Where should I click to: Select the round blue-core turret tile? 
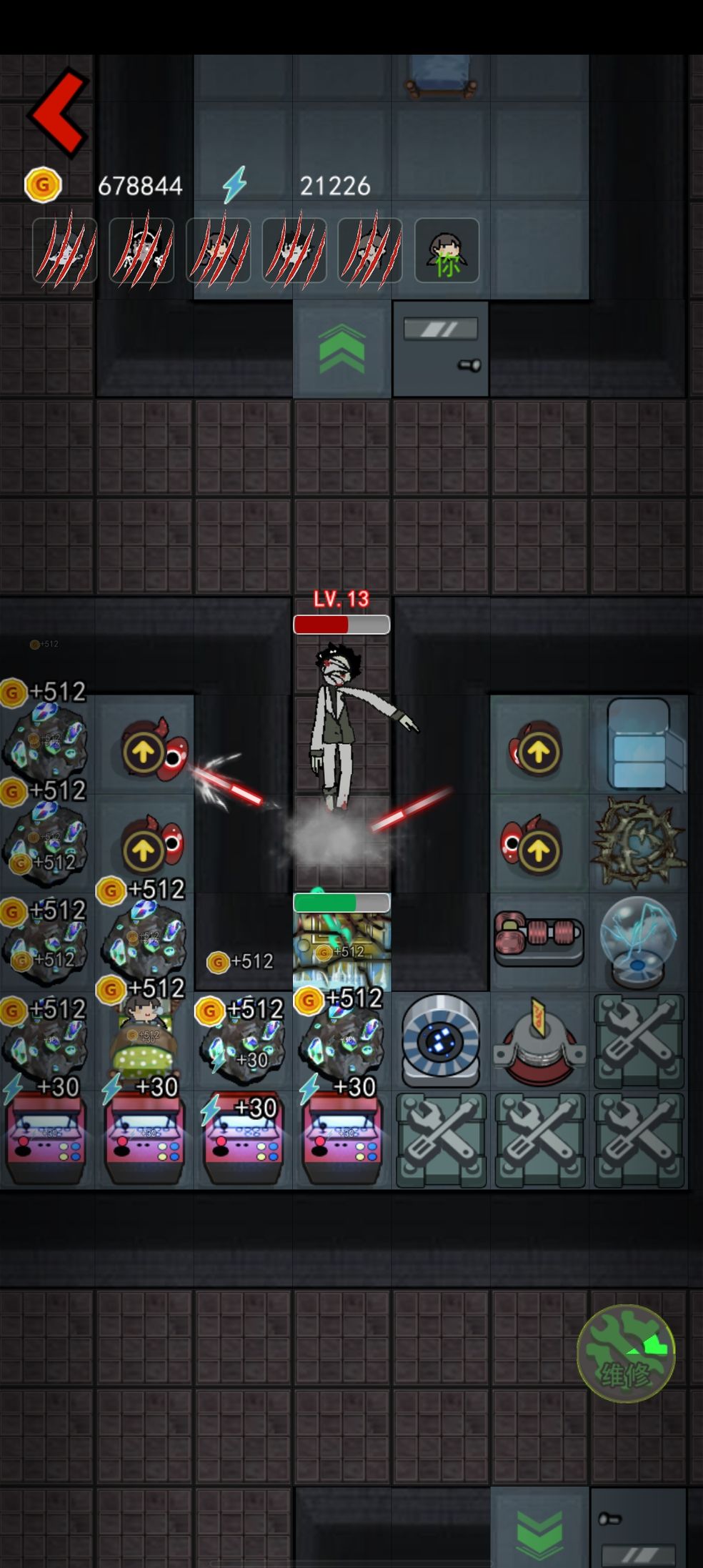[440, 1041]
